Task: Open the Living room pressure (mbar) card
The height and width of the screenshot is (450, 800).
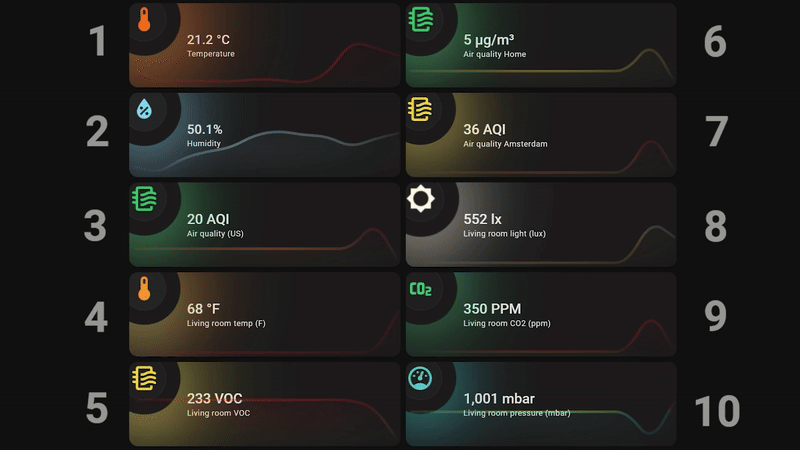Action: [541, 404]
